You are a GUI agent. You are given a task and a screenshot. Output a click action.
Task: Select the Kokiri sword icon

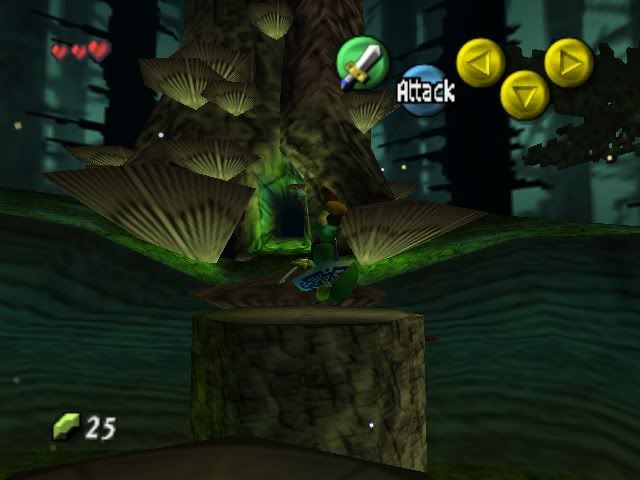[x=361, y=63]
